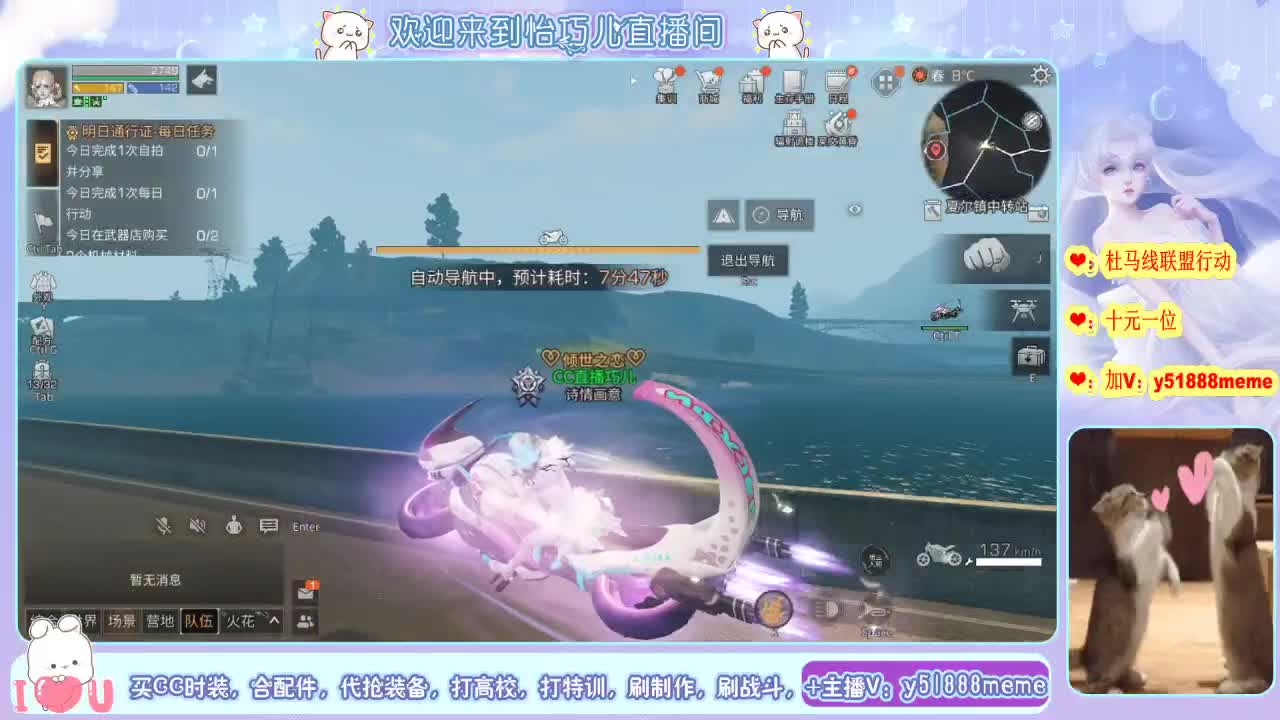Collapse the chat panel with the chevron
This screenshot has width=1280, height=720.
[274, 621]
